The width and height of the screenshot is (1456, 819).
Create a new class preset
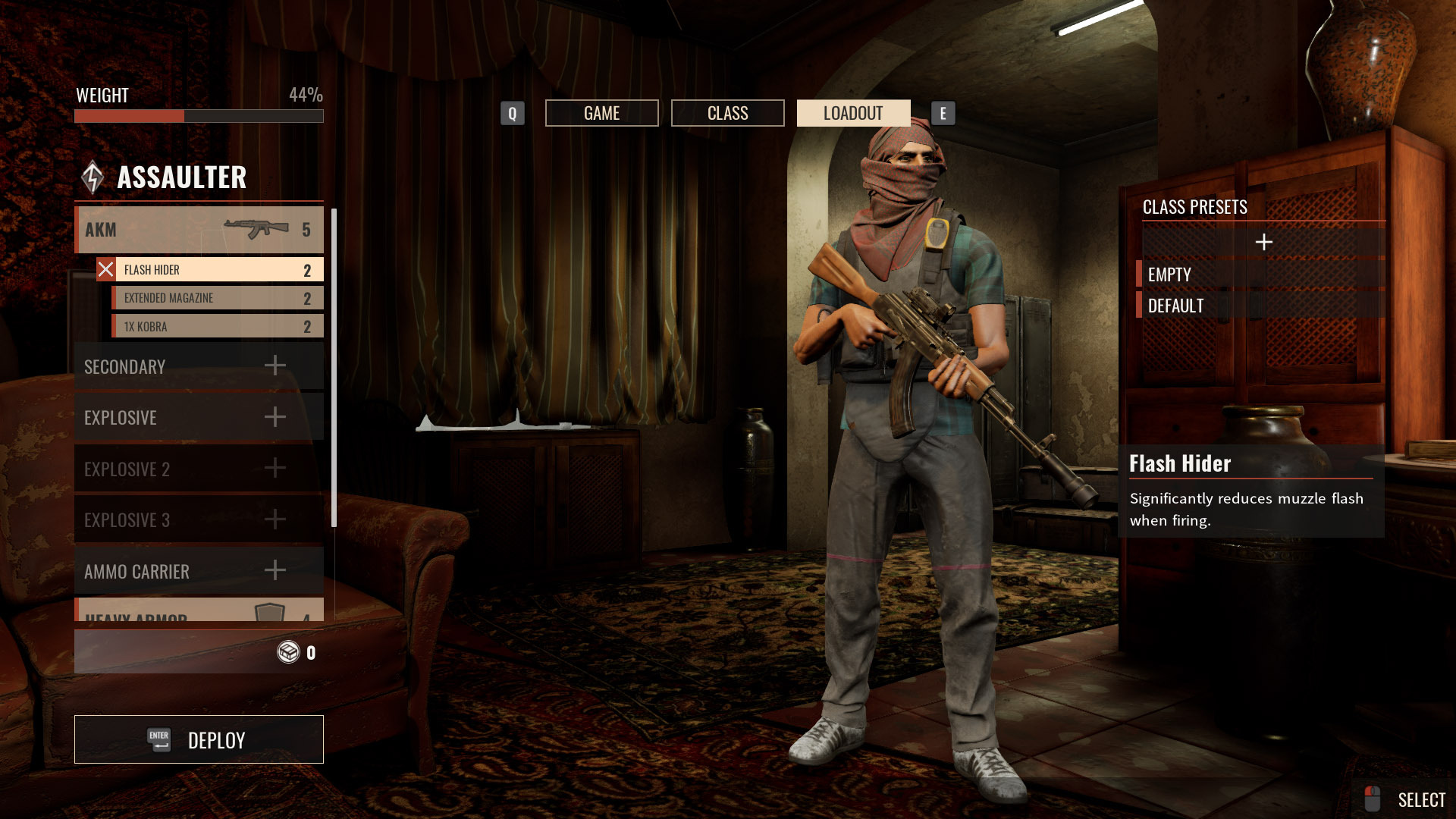tap(1263, 242)
